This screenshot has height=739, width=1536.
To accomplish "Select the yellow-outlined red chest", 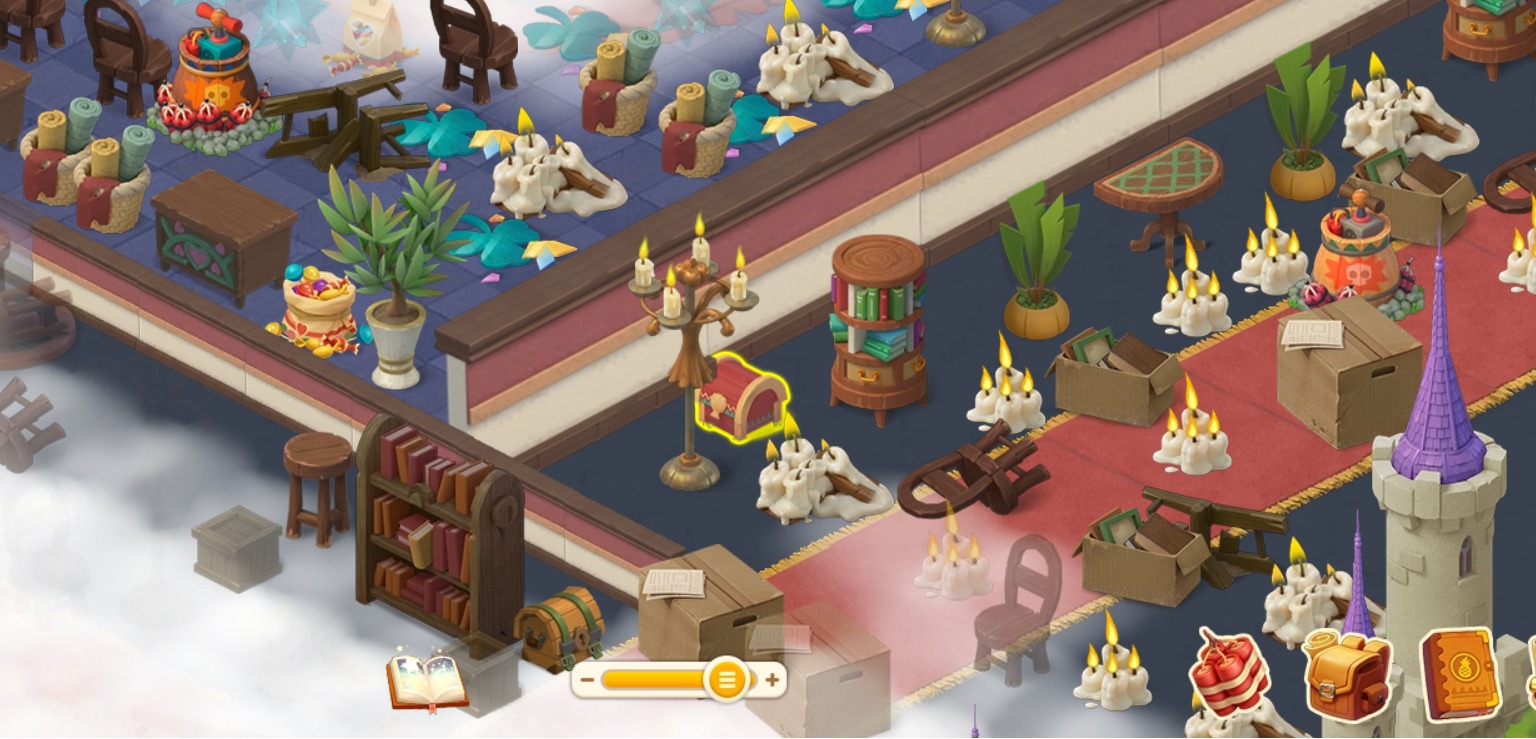I will (741, 400).
